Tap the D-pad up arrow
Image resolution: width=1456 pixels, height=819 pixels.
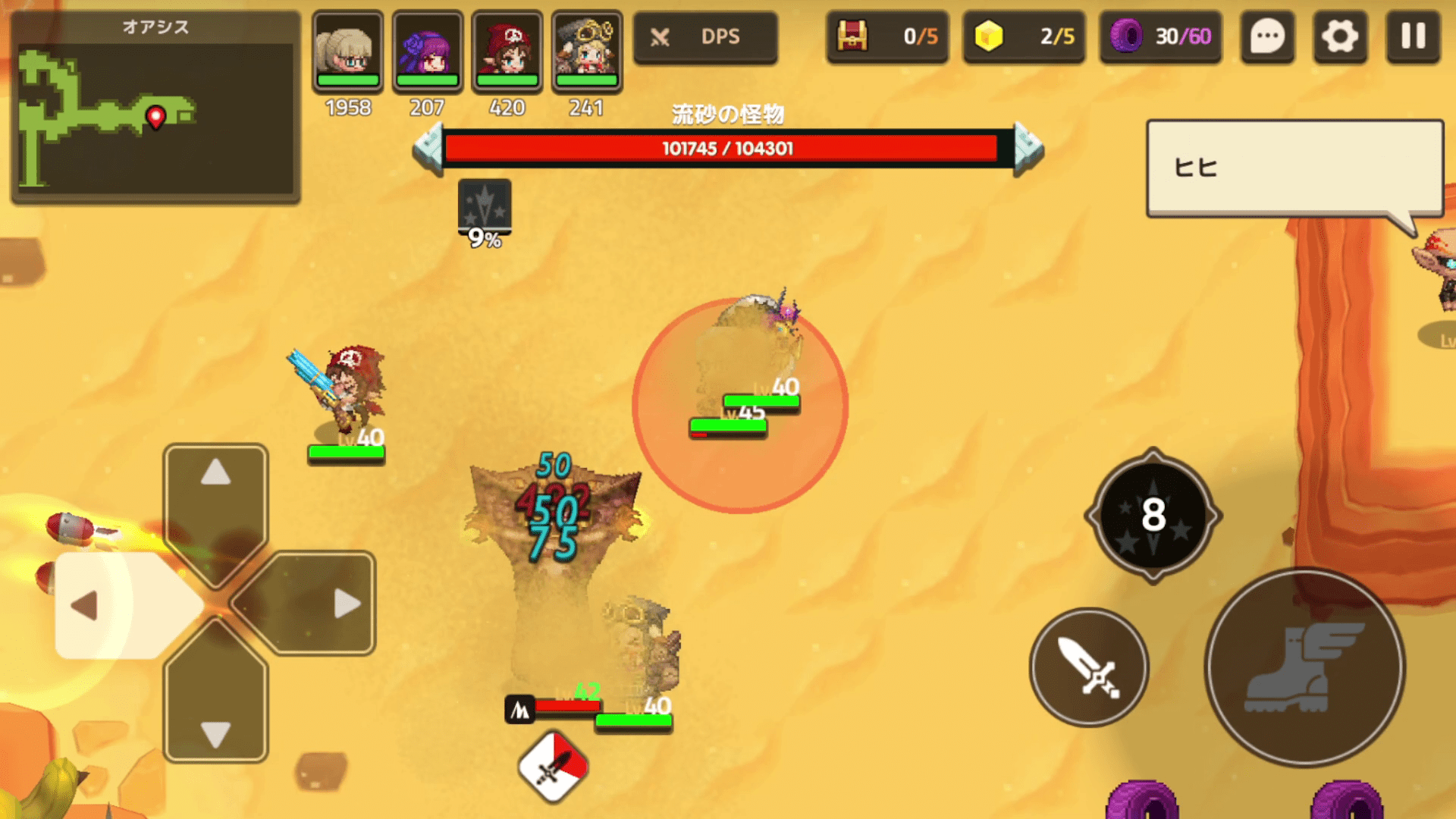click(216, 485)
